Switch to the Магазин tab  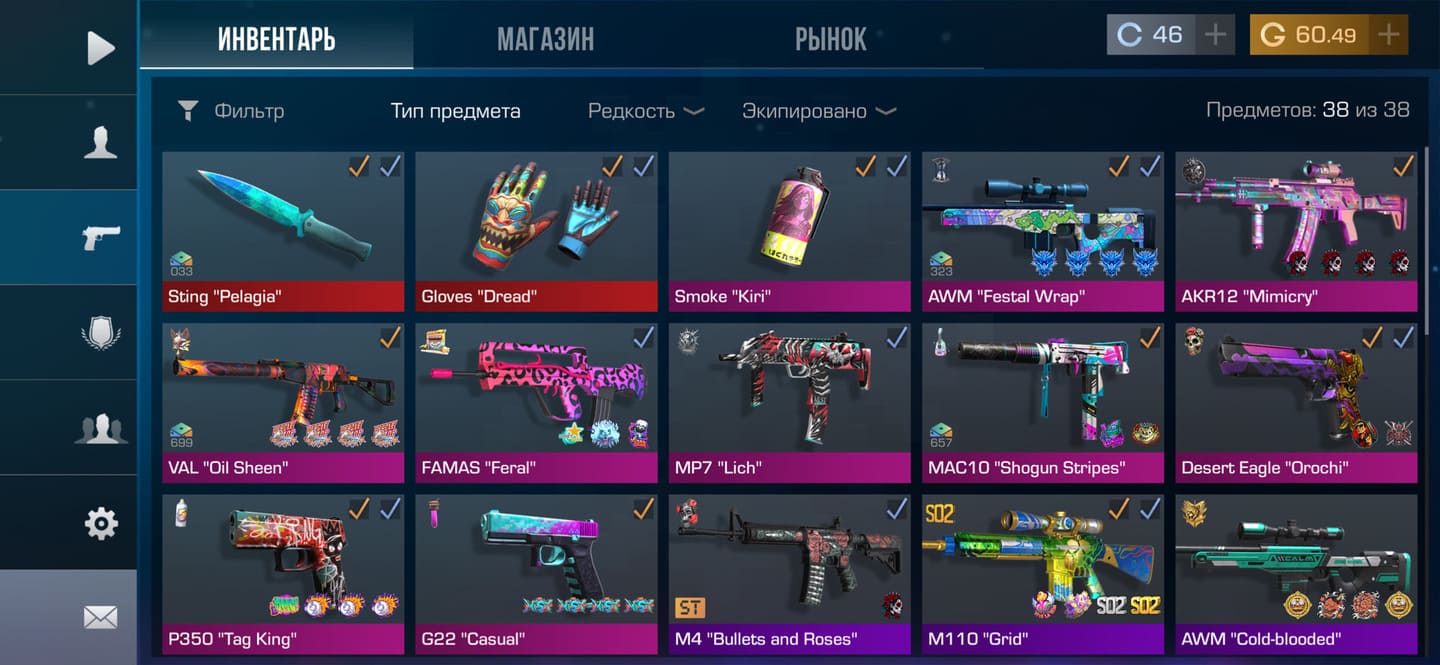[x=545, y=39]
